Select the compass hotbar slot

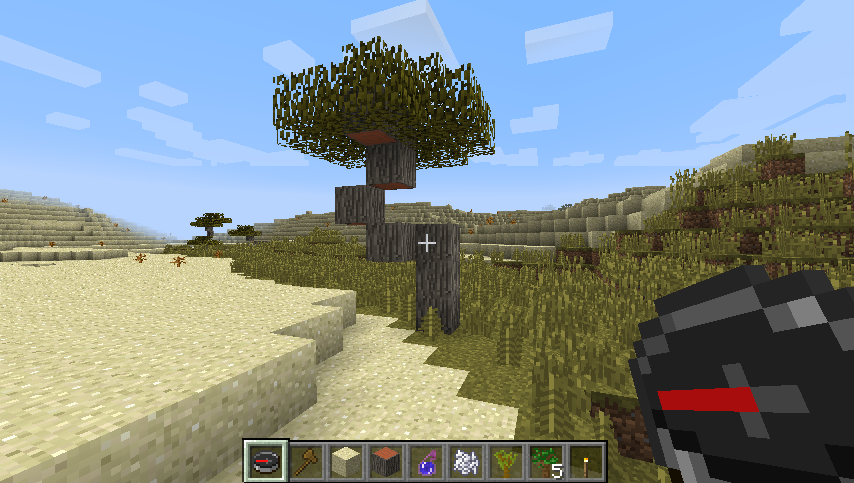click(x=266, y=462)
